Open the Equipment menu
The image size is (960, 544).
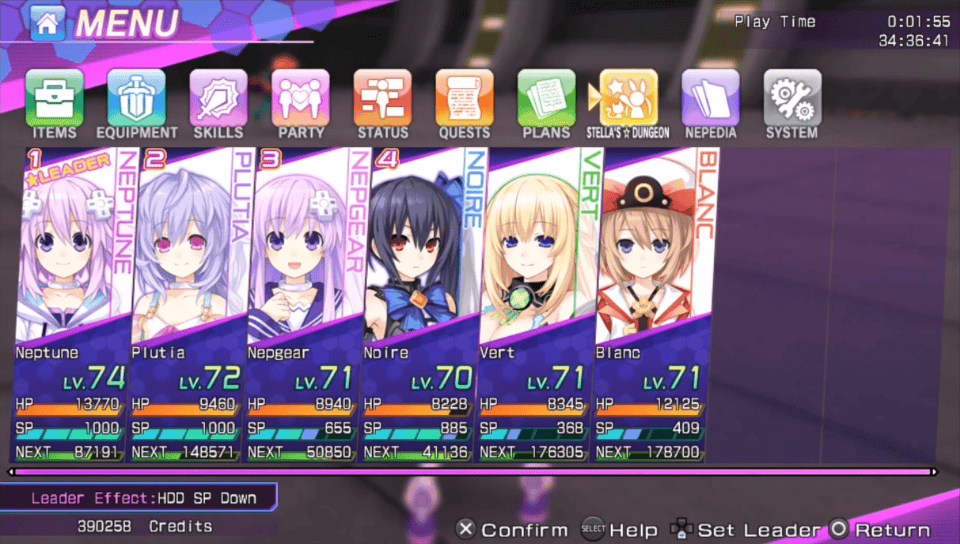click(136, 98)
